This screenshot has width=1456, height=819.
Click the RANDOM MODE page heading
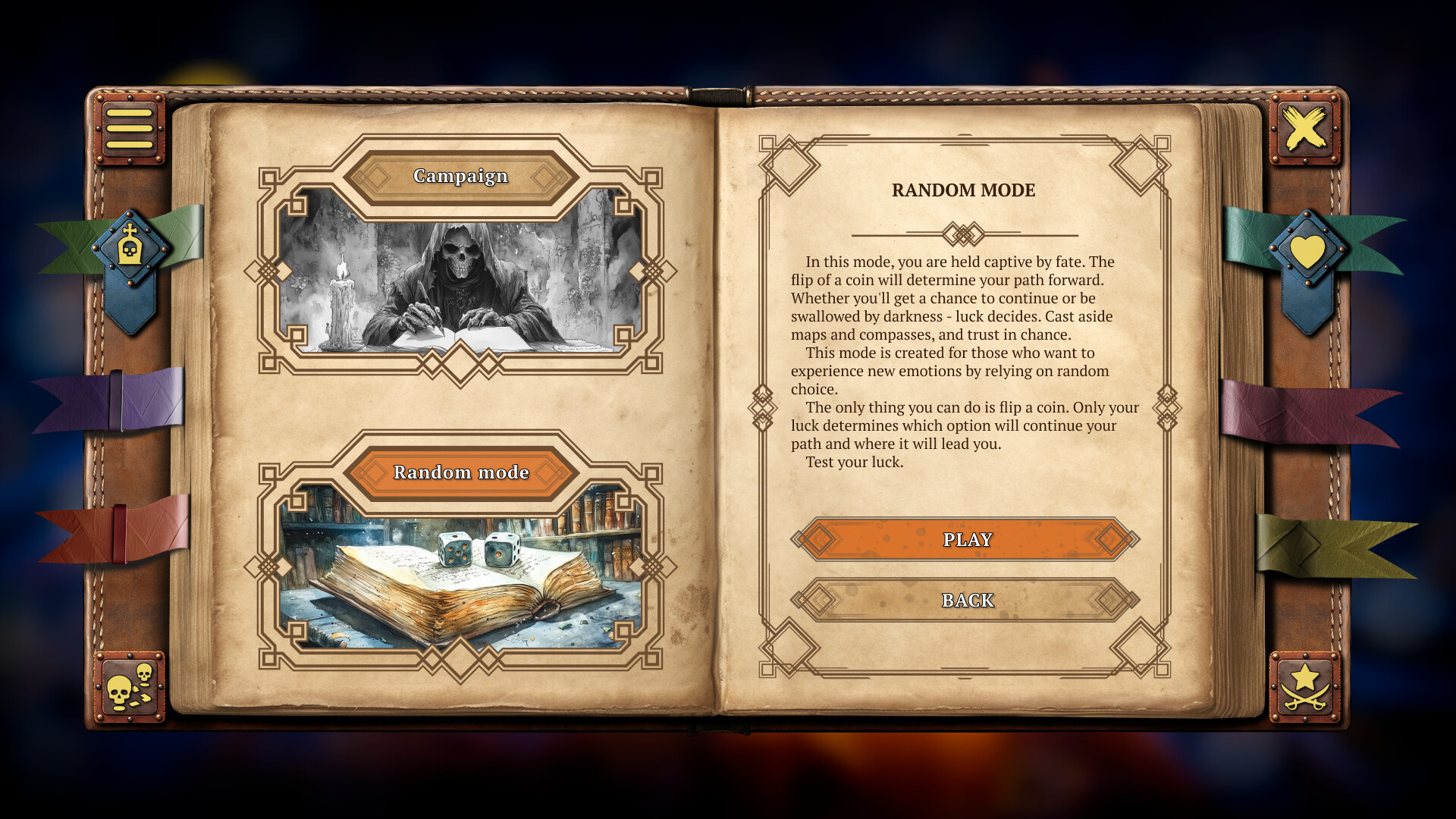click(964, 190)
